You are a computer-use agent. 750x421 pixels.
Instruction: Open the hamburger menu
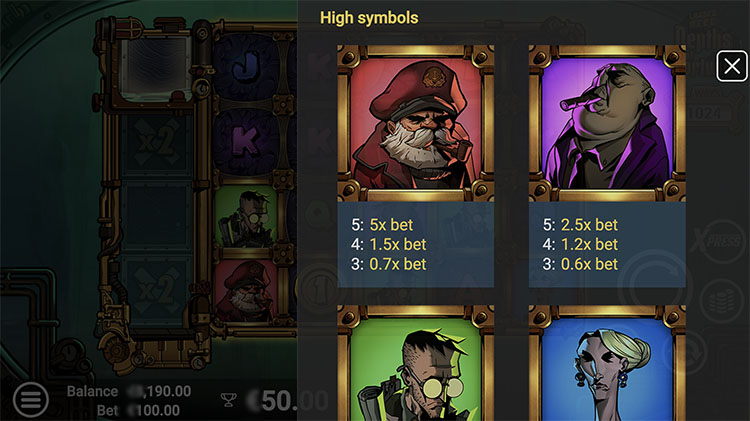click(31, 401)
